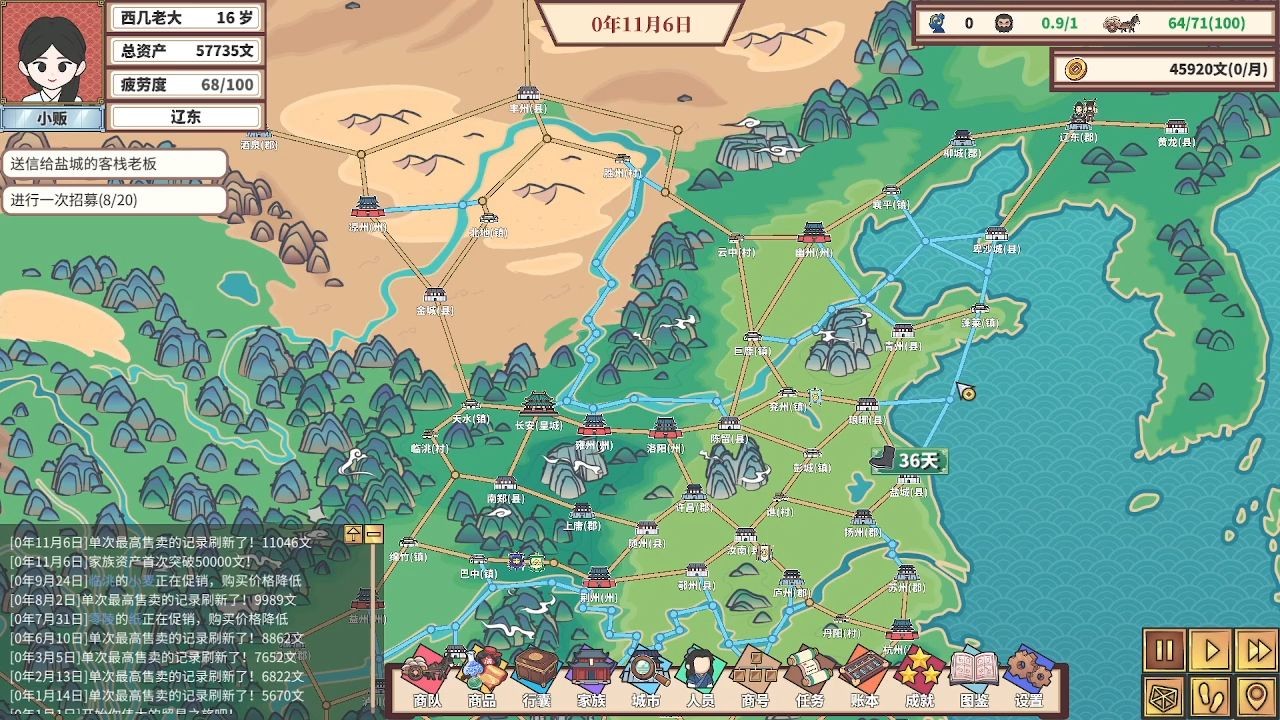Open the 城市 city search menu
This screenshot has height=720, width=1280.
click(646, 677)
